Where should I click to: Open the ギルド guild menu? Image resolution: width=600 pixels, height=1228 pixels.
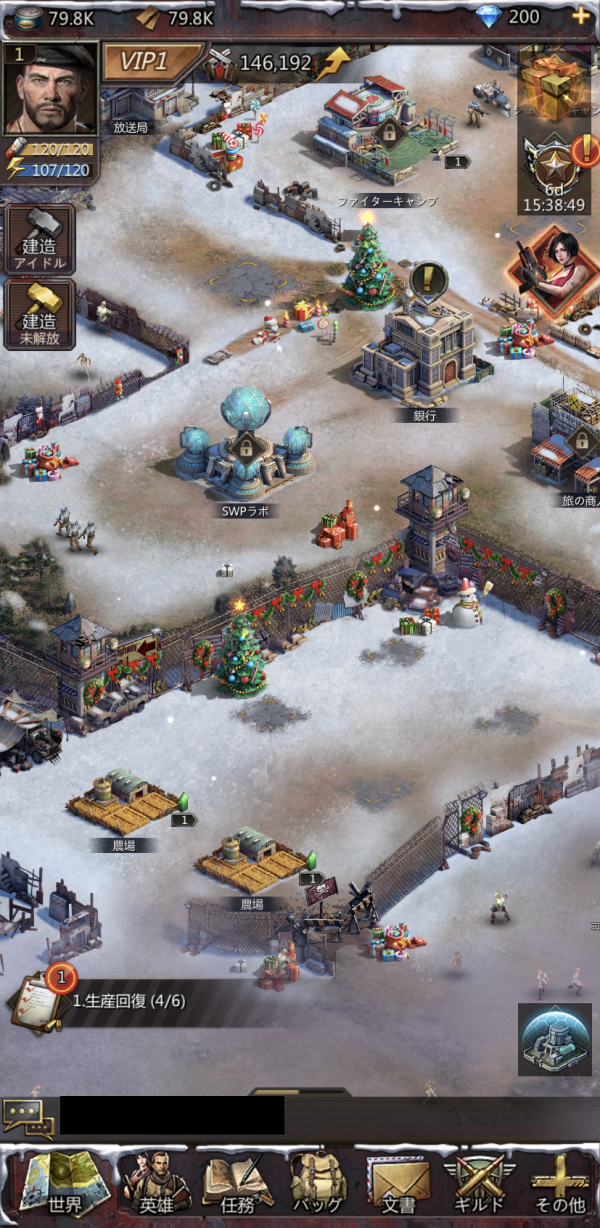coord(480,1182)
